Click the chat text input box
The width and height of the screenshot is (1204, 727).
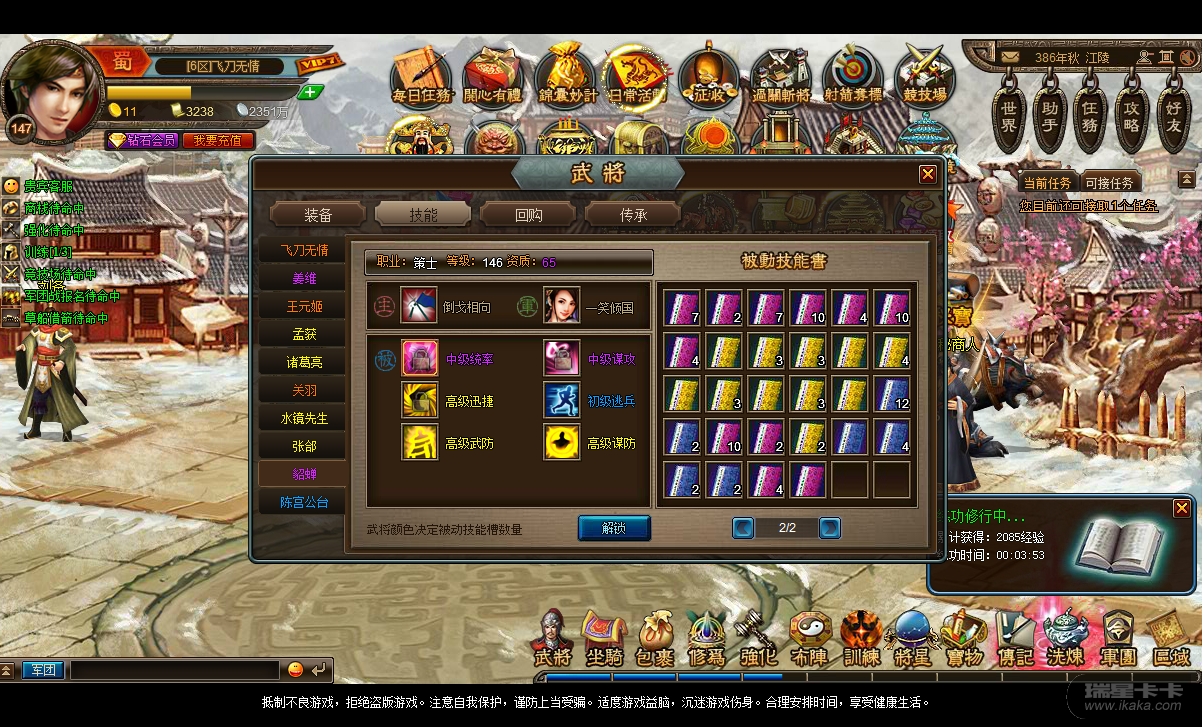pyautogui.click(x=175, y=669)
